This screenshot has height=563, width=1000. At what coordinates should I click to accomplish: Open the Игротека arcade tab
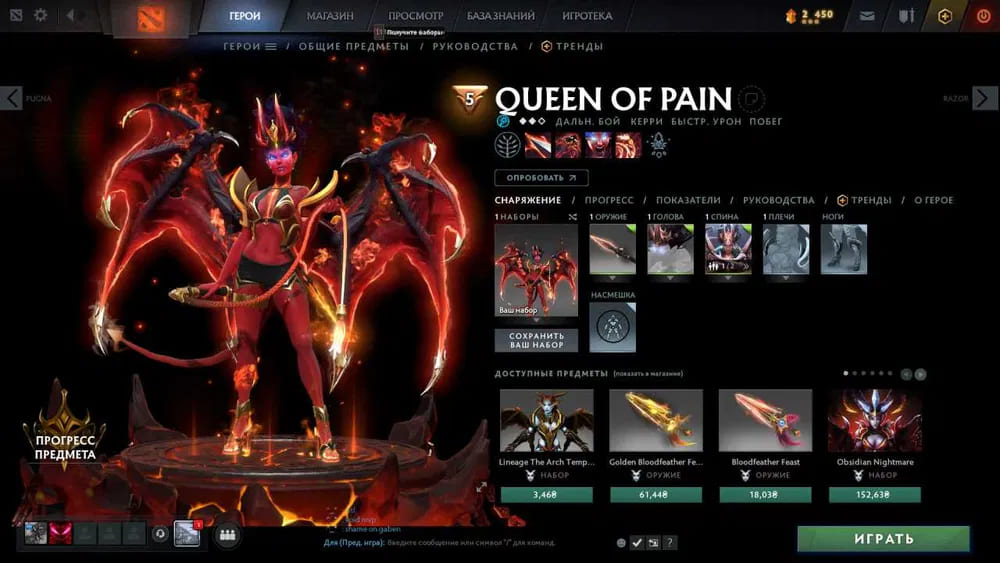point(588,16)
